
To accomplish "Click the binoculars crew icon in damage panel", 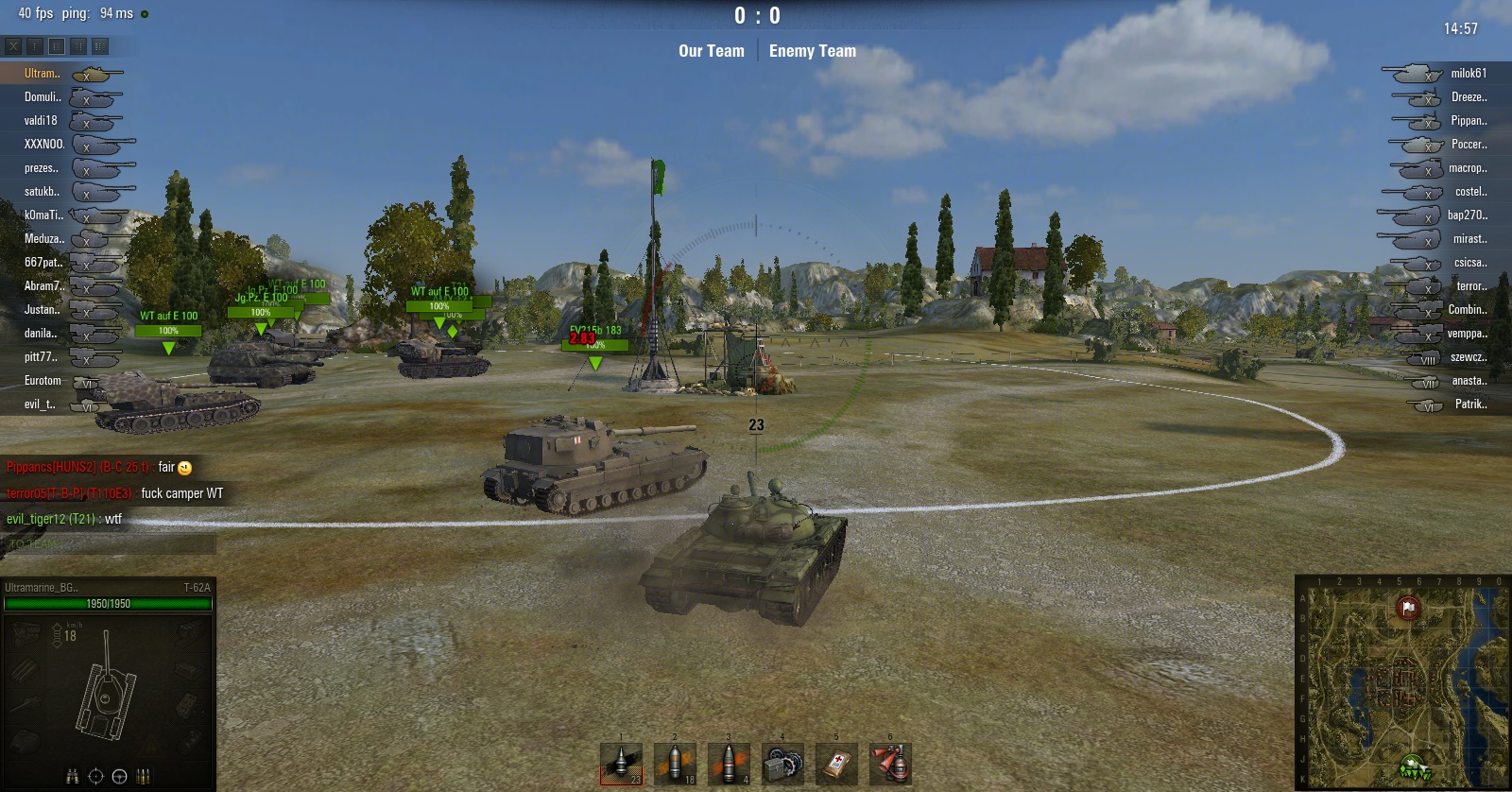I will coord(72,777).
